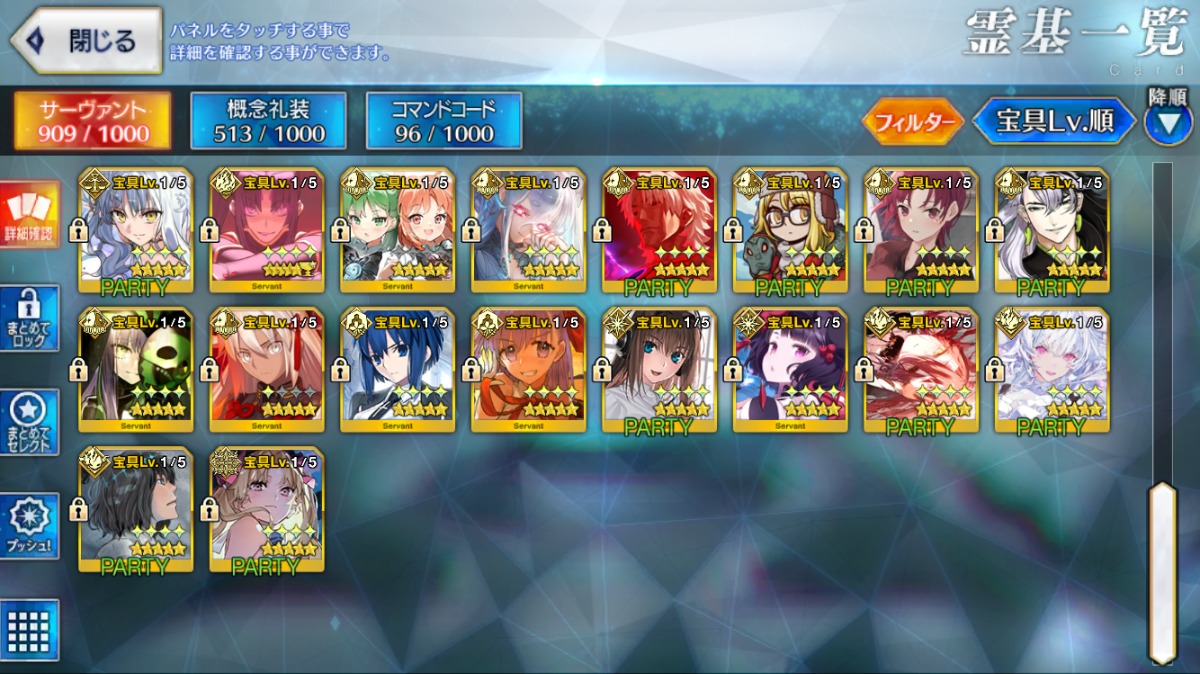Open the フィルター options
1200x674 pixels.
(x=912, y=122)
